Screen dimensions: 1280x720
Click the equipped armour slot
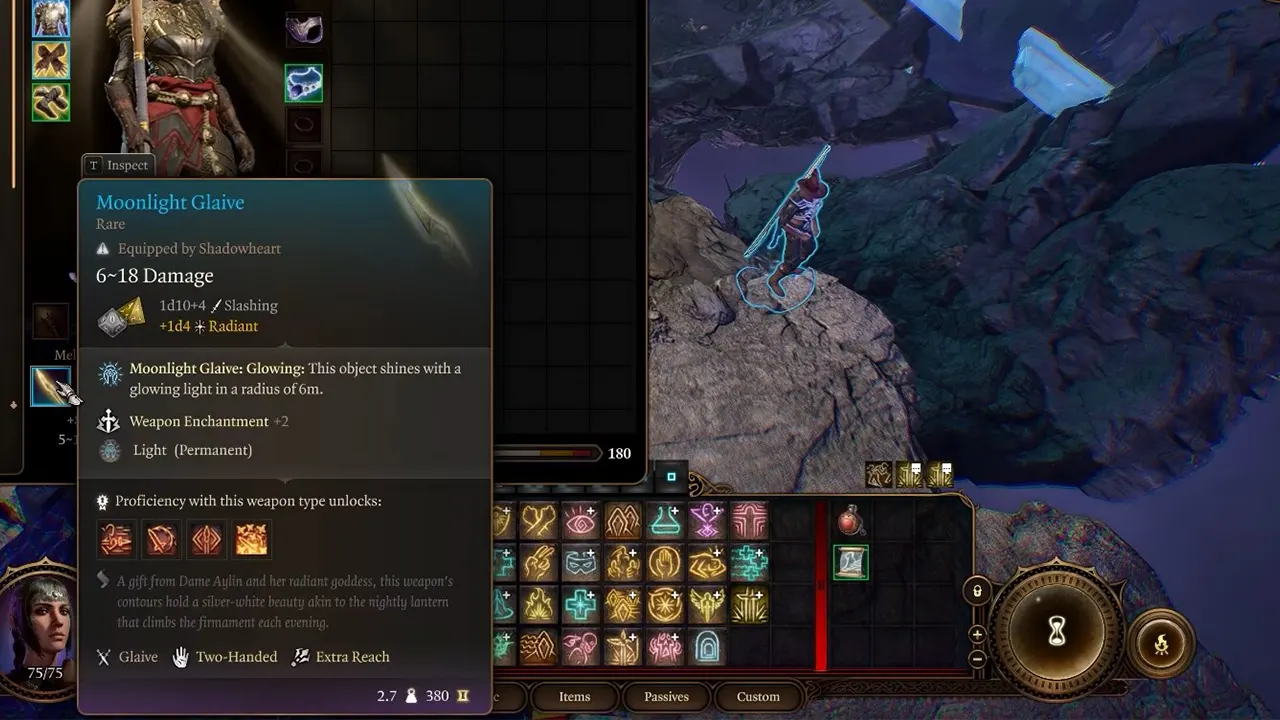tap(51, 17)
